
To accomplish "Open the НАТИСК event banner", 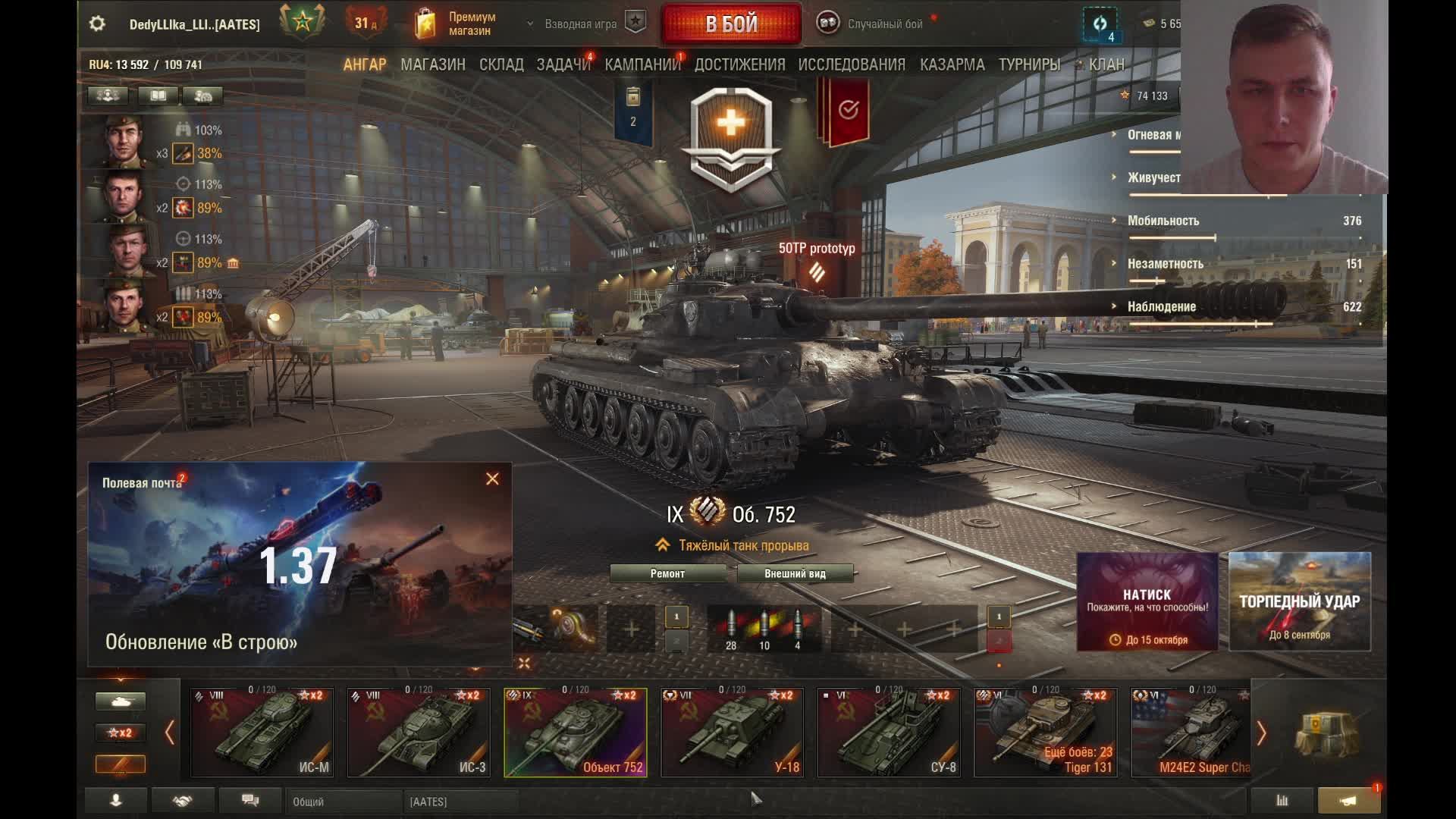I will click(1147, 601).
